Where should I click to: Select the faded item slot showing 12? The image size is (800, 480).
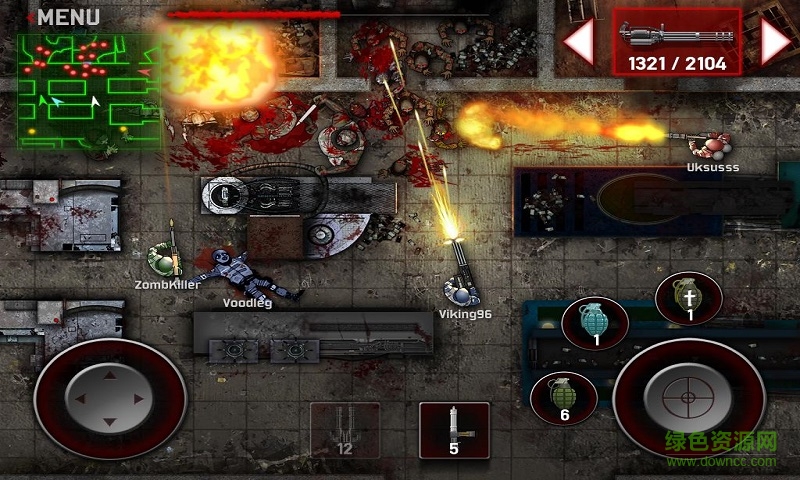345,430
